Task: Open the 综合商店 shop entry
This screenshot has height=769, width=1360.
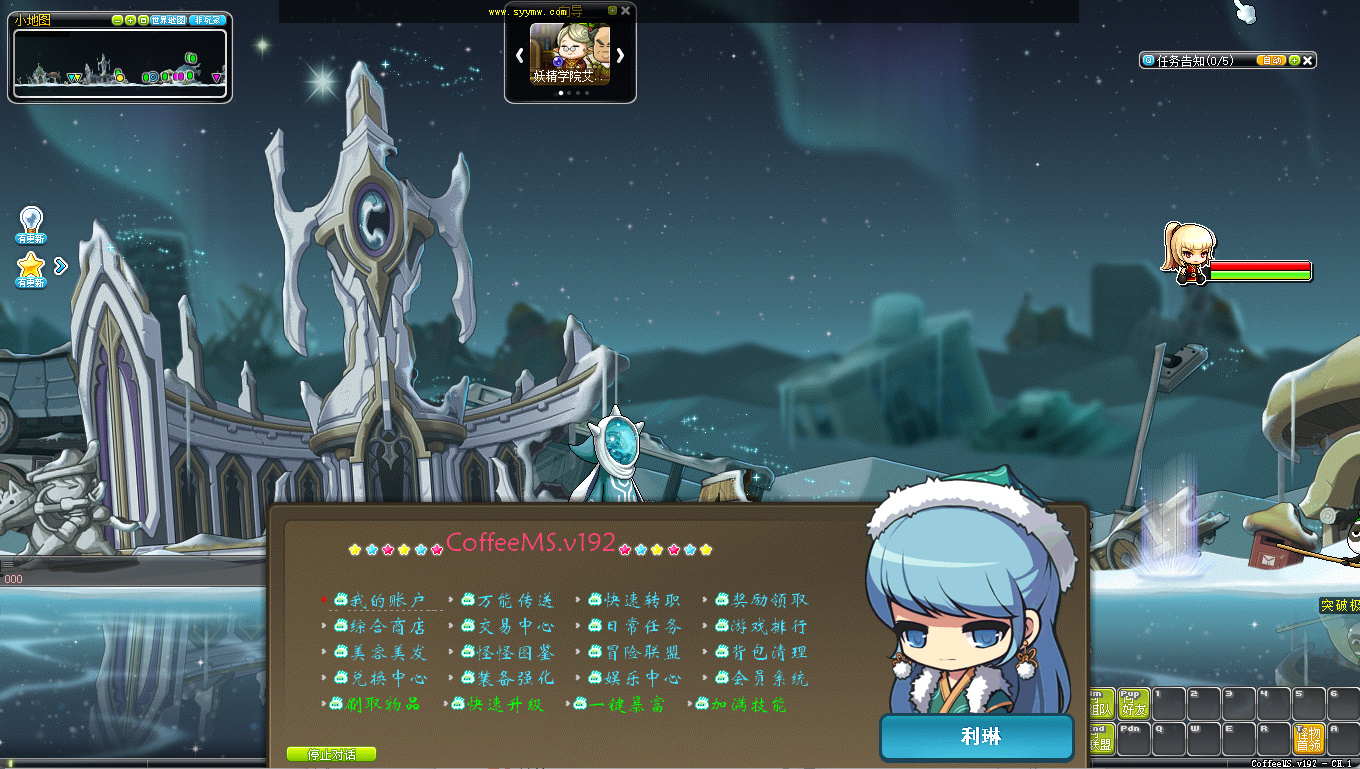Action: click(x=388, y=627)
